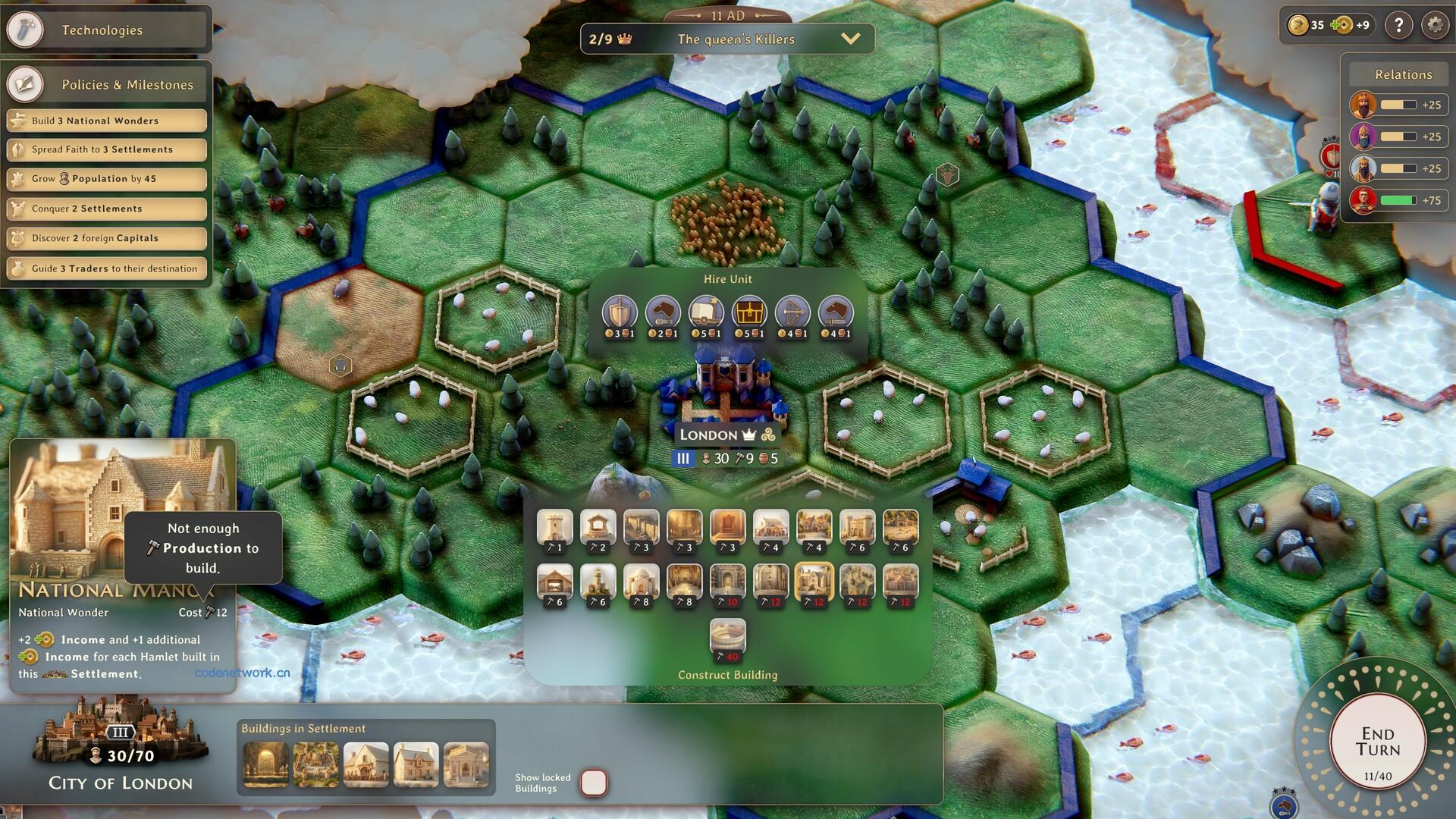The width and height of the screenshot is (1456, 819).
Task: Hire the archer unit costing 4 gold
Action: [792, 315]
